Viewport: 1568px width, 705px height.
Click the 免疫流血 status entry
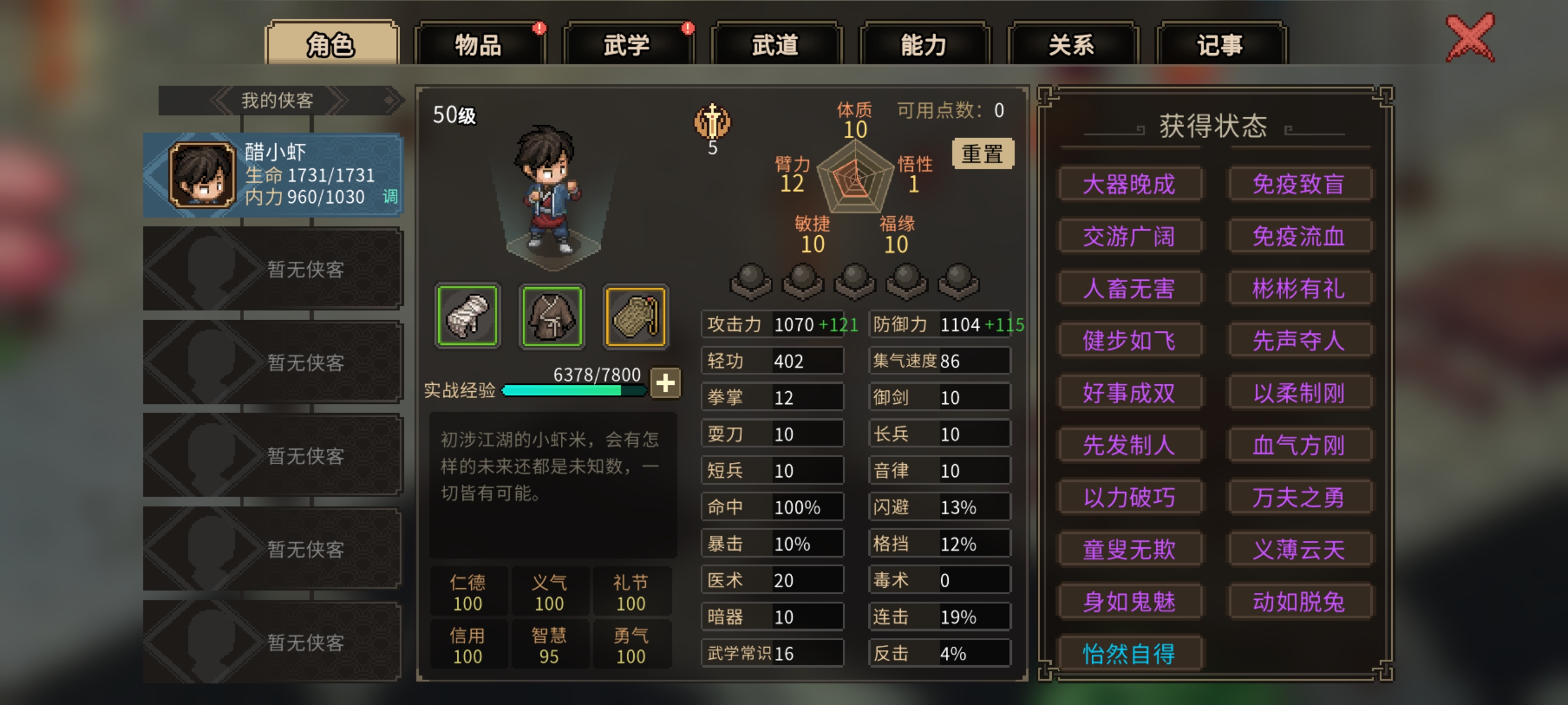pyautogui.click(x=1300, y=236)
